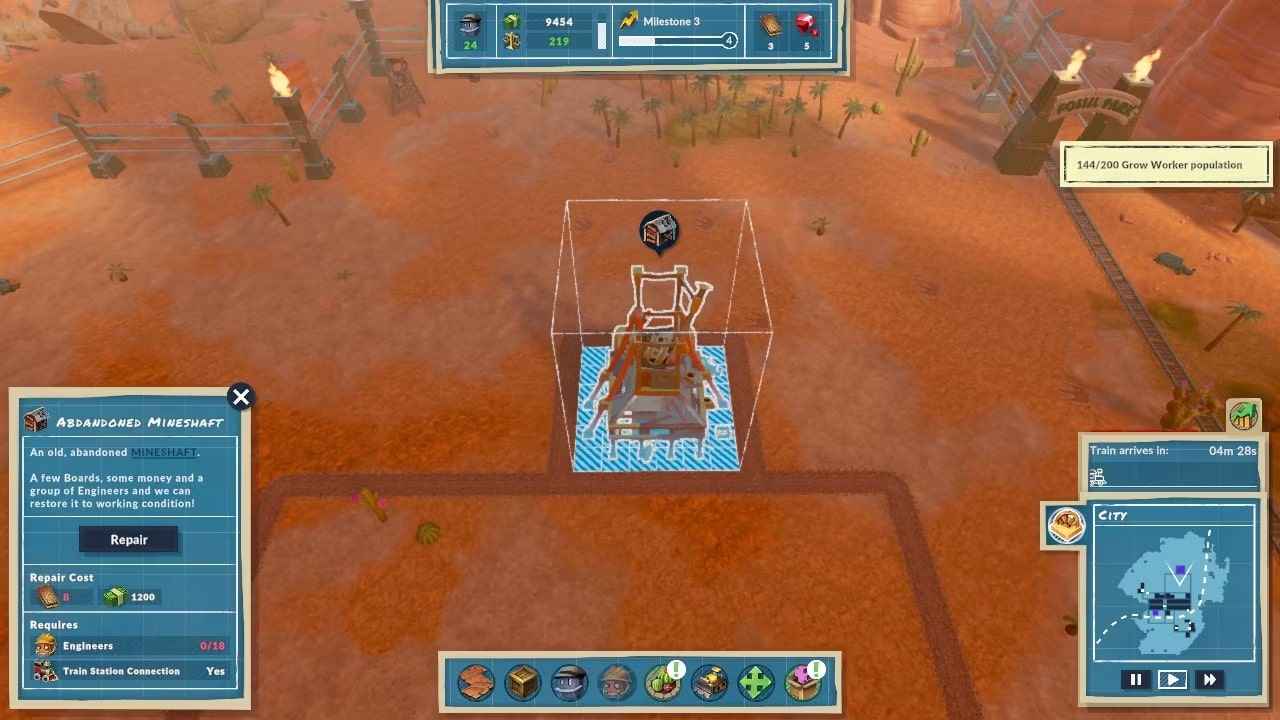This screenshot has width=1280, height=720.
Task: Toggle the map view button beside City
Action: (x=1066, y=524)
